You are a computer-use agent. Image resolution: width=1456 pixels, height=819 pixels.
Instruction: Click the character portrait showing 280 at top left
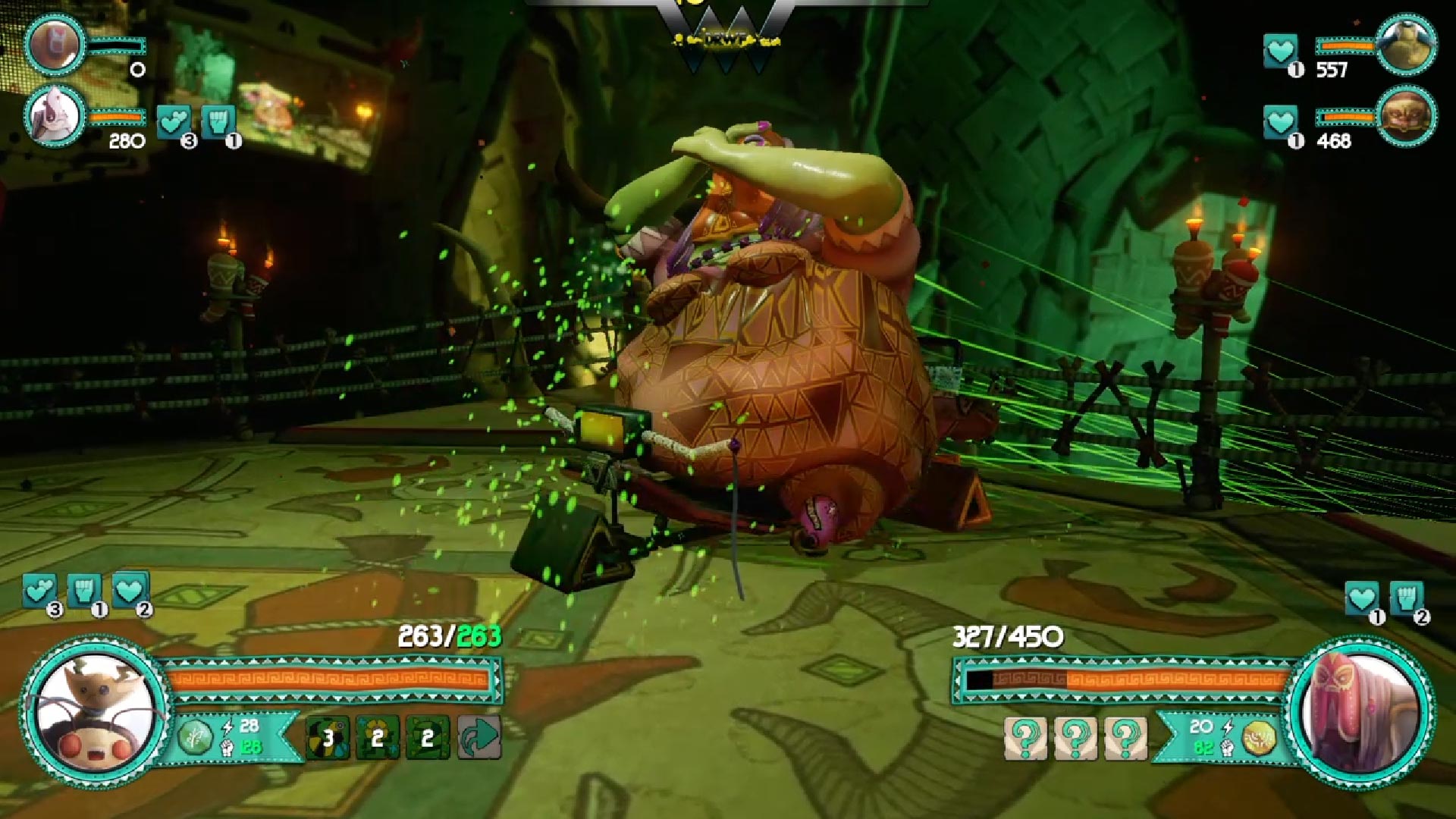pyautogui.click(x=54, y=114)
